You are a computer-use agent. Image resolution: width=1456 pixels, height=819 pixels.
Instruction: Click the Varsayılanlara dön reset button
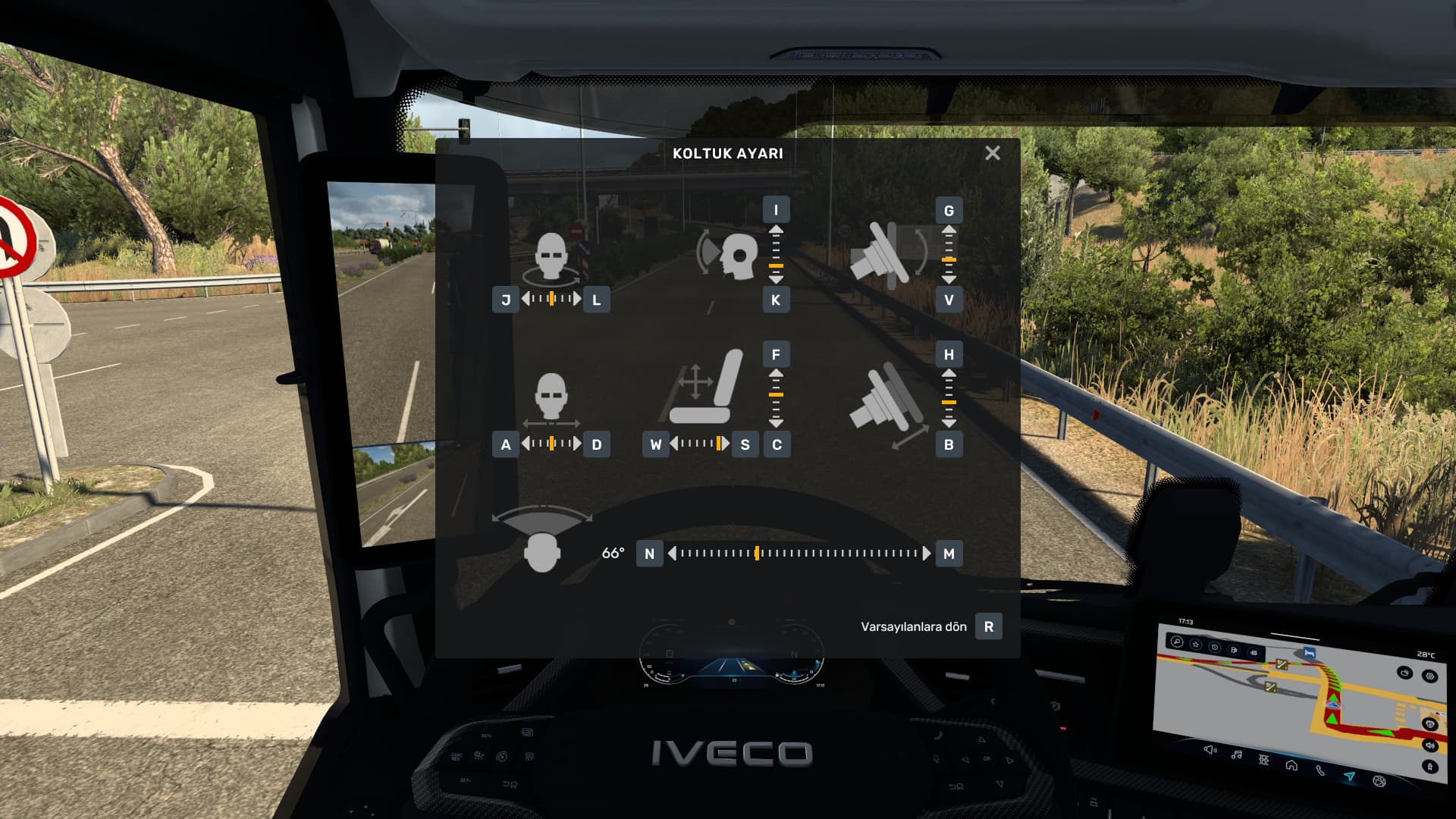(x=988, y=626)
